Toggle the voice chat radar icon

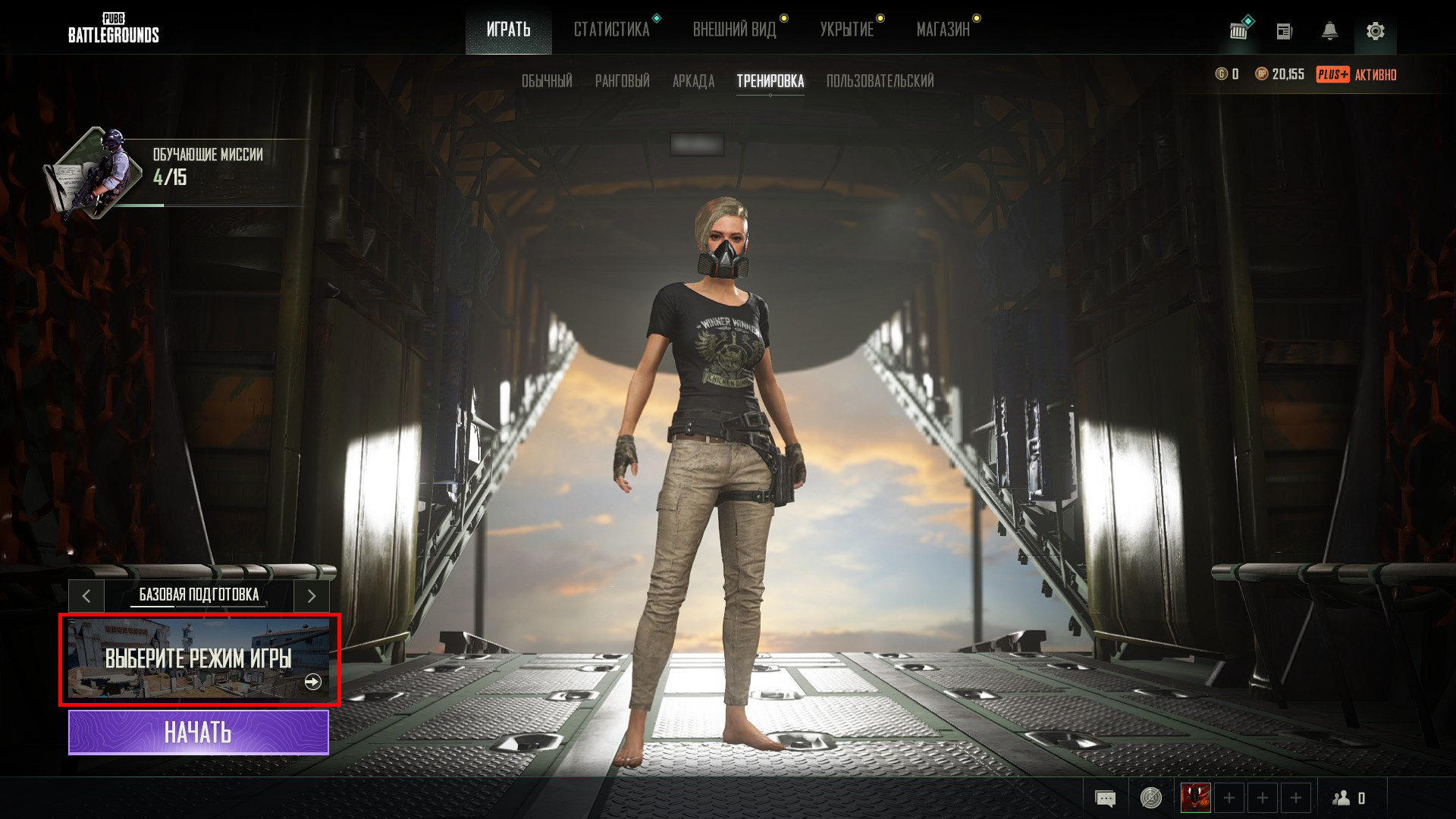(1150, 798)
